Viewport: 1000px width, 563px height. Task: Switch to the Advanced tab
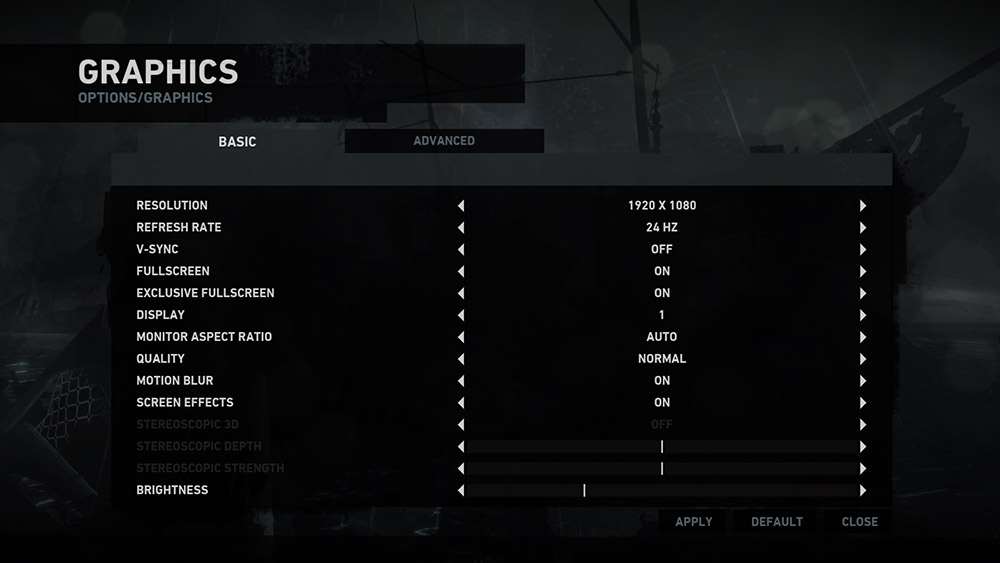click(444, 141)
